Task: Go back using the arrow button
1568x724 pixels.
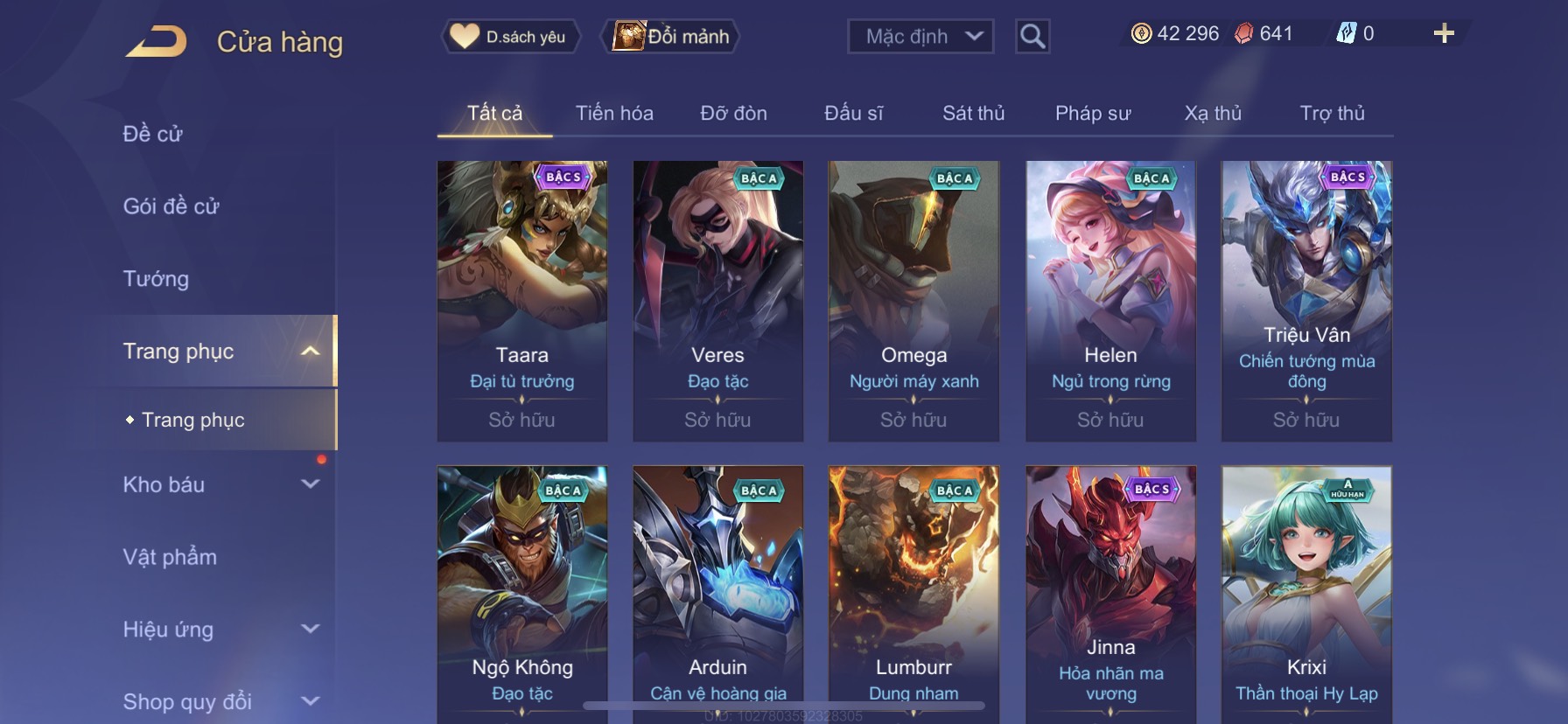Action: coord(156,41)
